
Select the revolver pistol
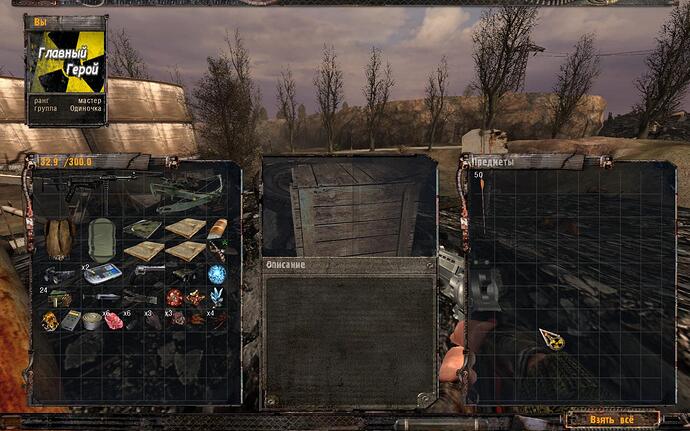click(148, 272)
